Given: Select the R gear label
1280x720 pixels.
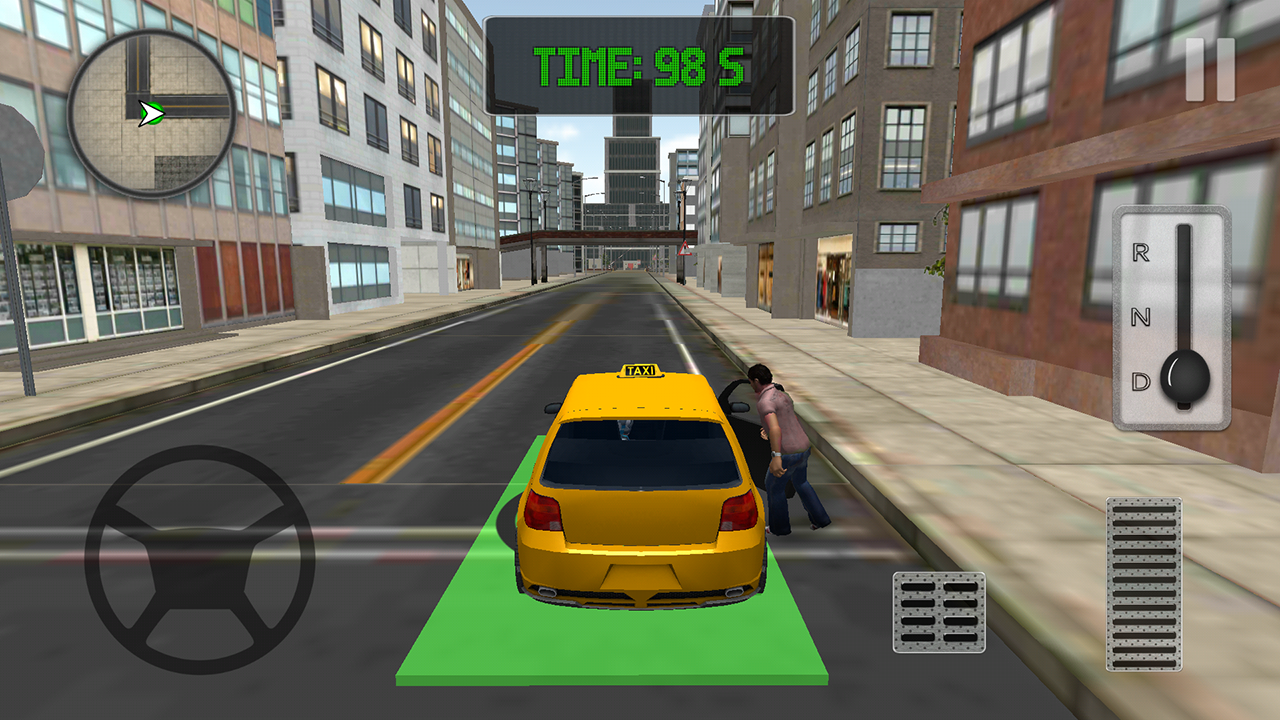Looking at the screenshot, I should pos(1138,255).
